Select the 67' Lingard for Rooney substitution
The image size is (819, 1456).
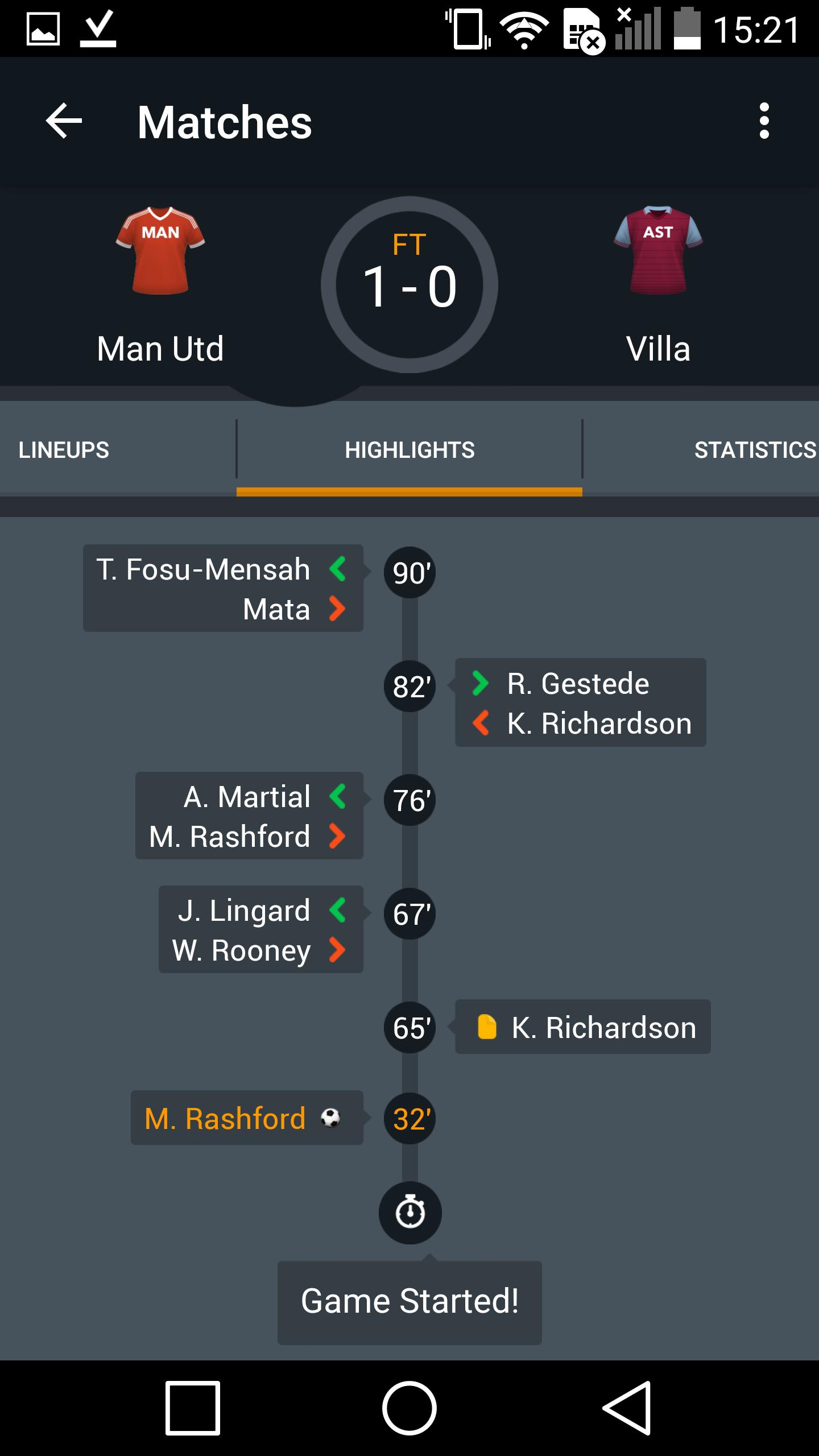260,929
